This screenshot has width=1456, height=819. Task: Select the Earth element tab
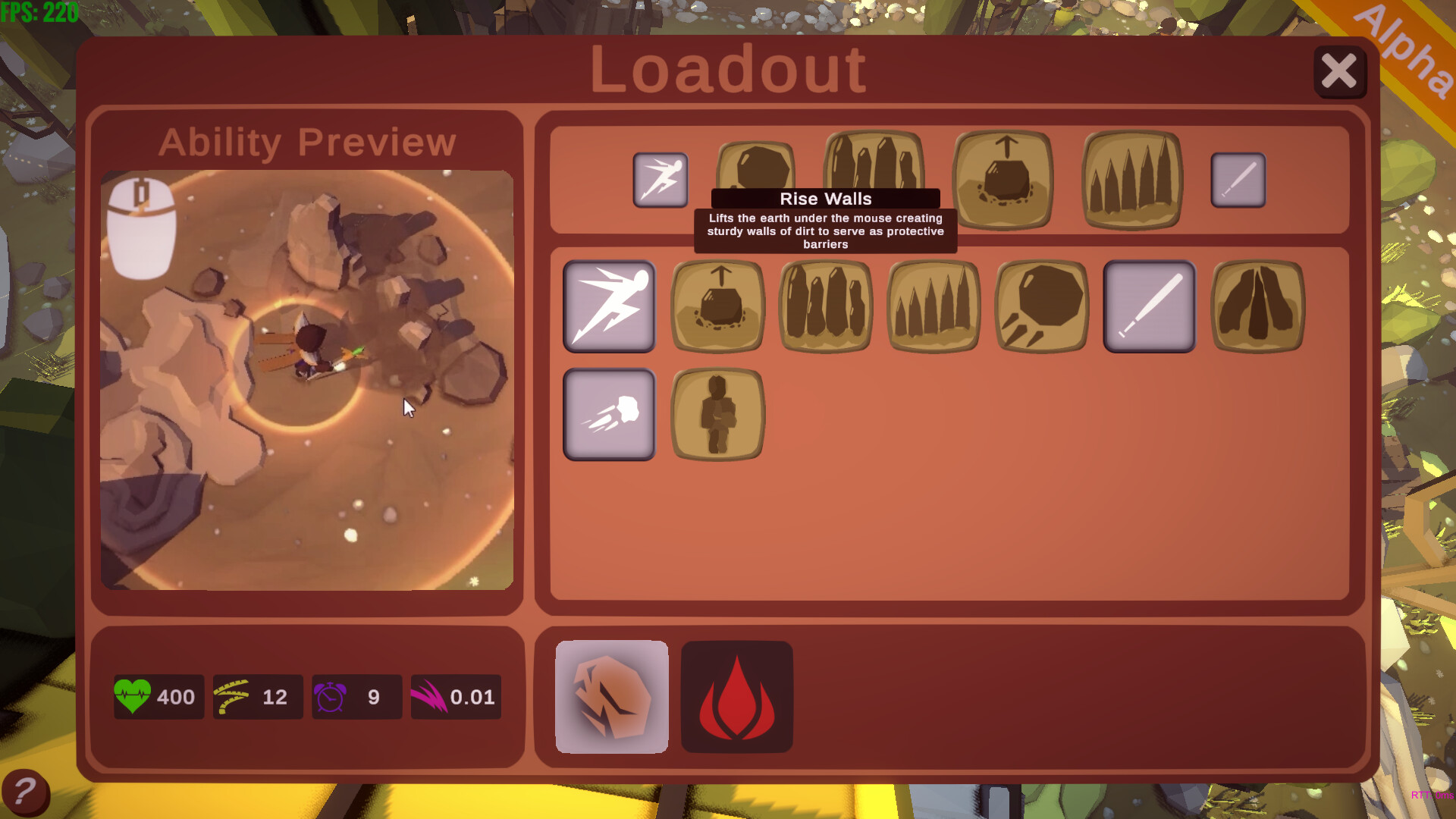click(x=611, y=696)
